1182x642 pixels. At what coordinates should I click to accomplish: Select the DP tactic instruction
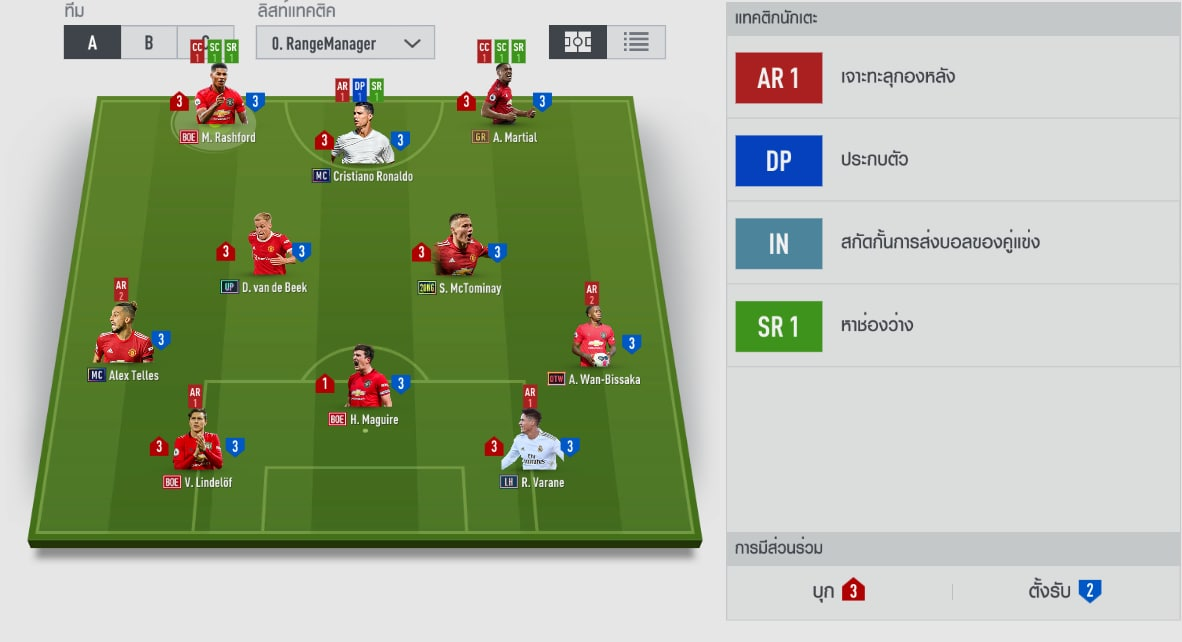pyautogui.click(x=778, y=161)
